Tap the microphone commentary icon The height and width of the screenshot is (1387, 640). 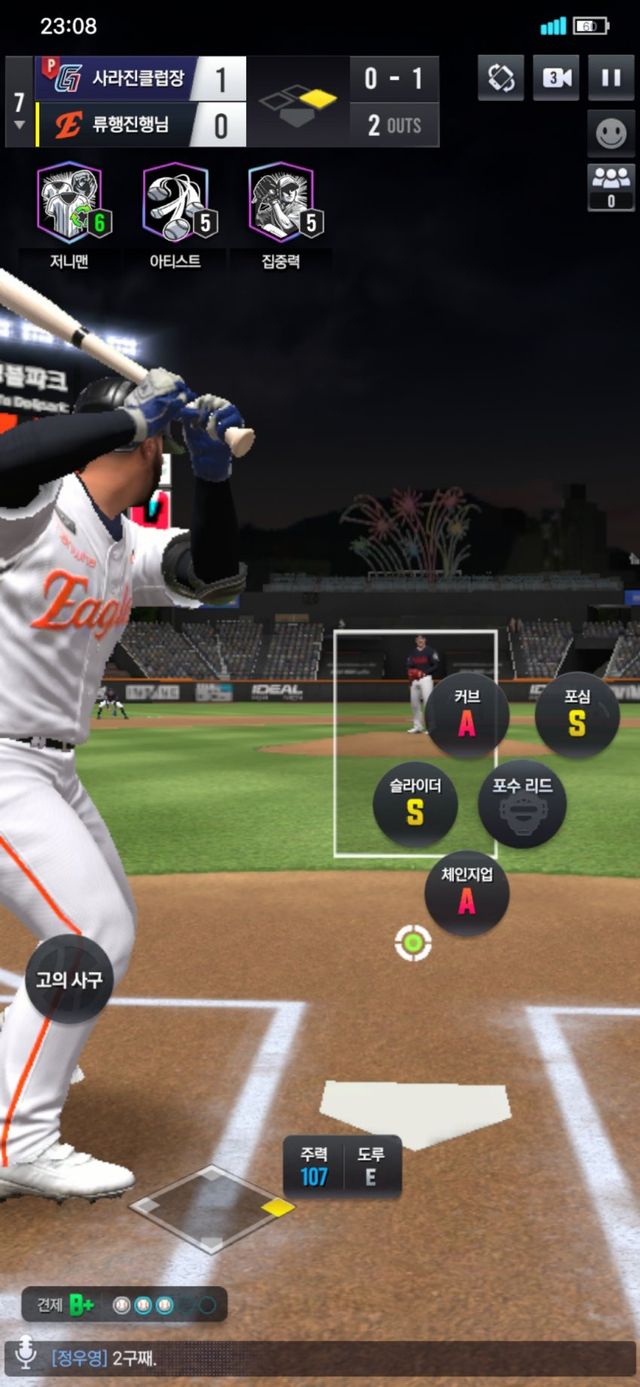point(25,1357)
